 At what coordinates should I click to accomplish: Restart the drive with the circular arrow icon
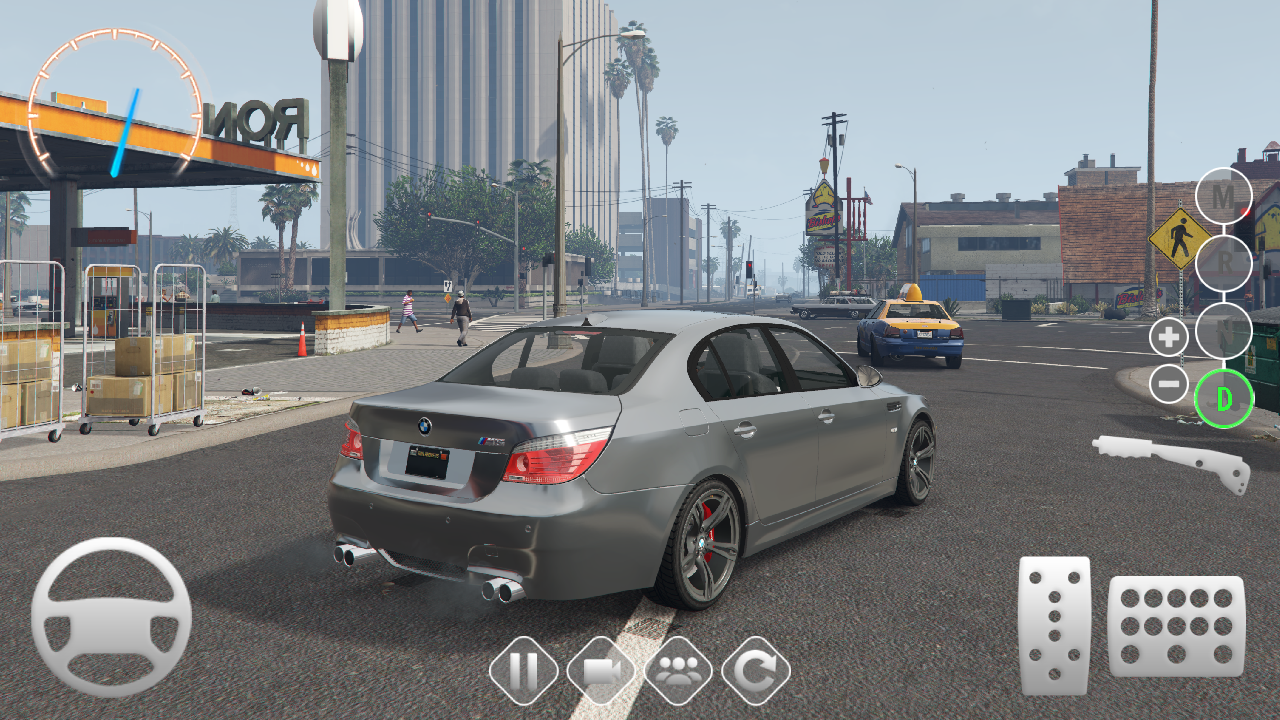[x=756, y=673]
